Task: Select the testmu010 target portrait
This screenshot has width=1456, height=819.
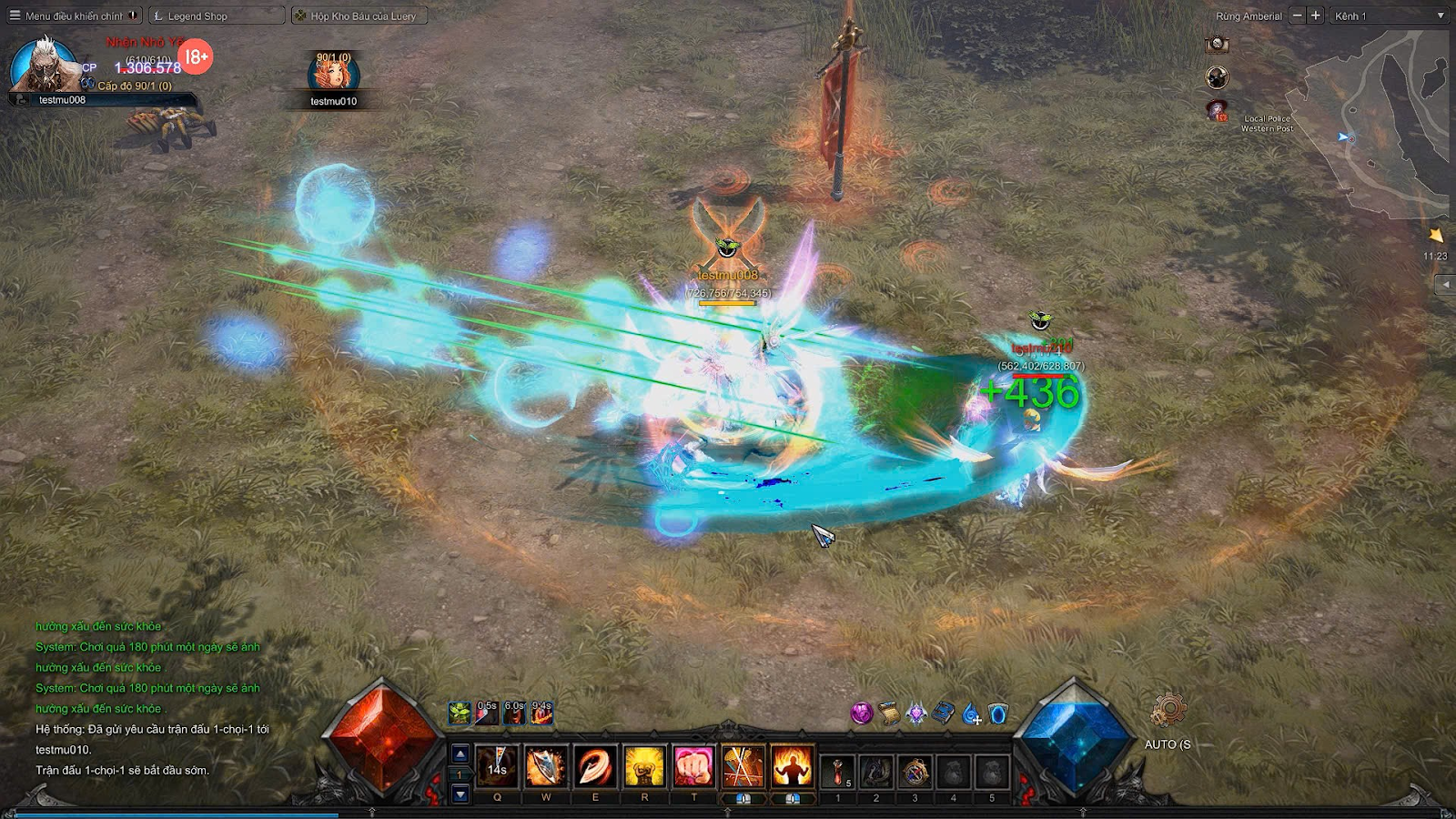Action: [333, 75]
